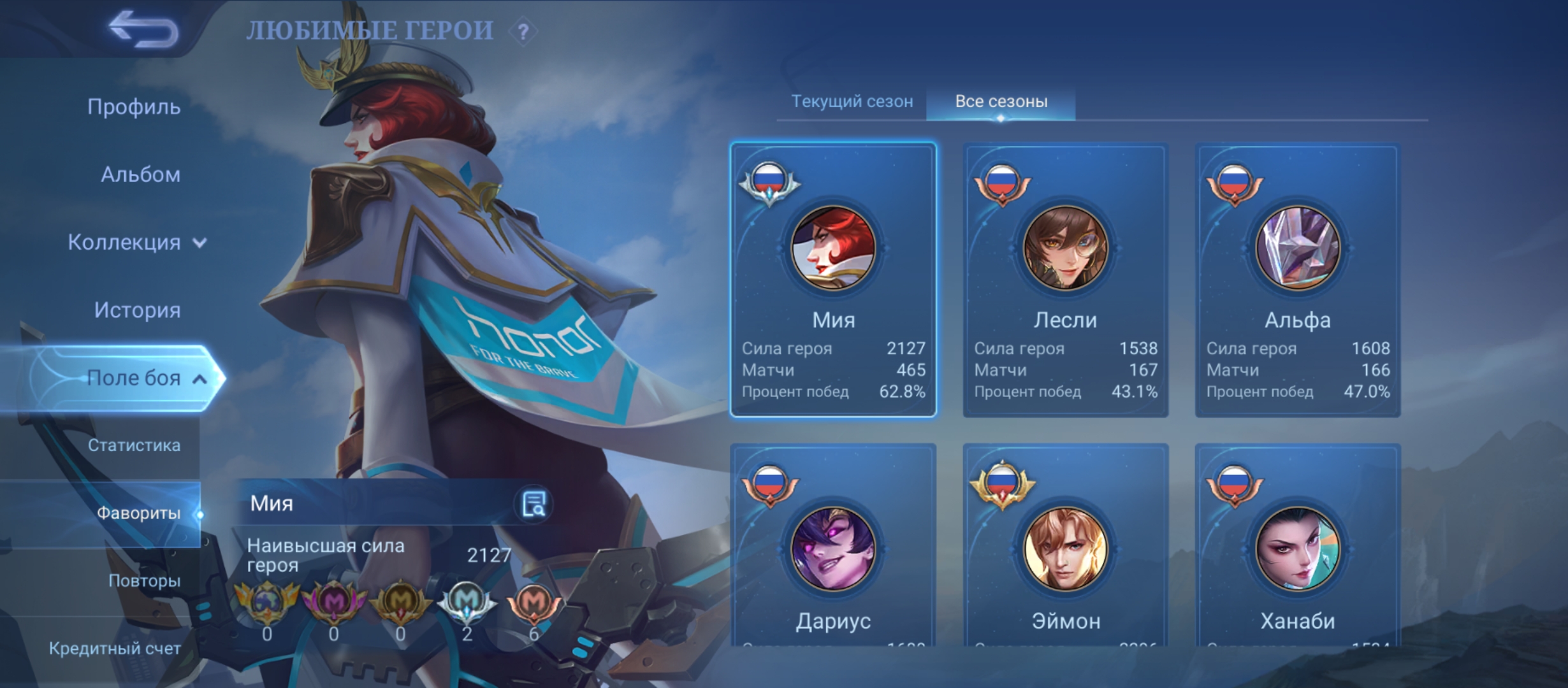The height and width of the screenshot is (688, 1568).
Task: Switch to Все сезоны tab
Action: pyautogui.click(x=1001, y=101)
